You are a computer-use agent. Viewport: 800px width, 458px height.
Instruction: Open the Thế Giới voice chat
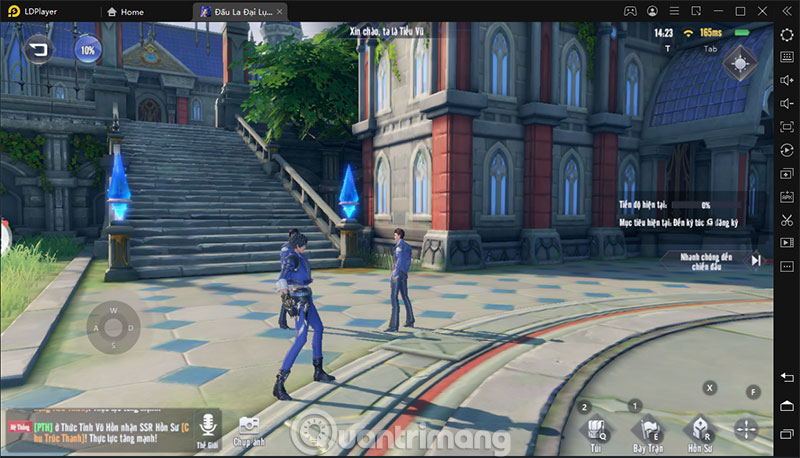208,429
